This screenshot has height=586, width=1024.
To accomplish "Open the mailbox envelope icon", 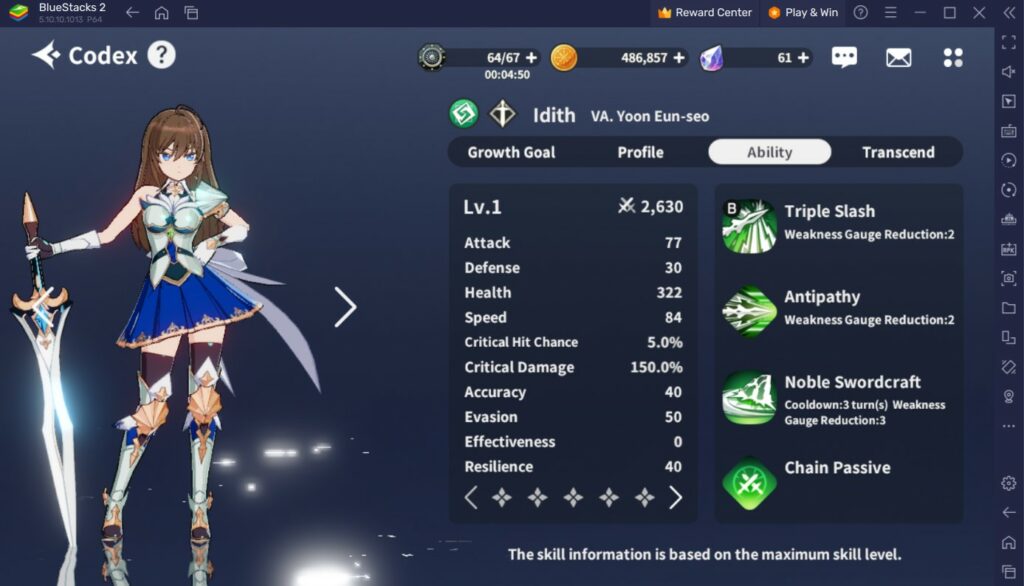I will [x=898, y=57].
